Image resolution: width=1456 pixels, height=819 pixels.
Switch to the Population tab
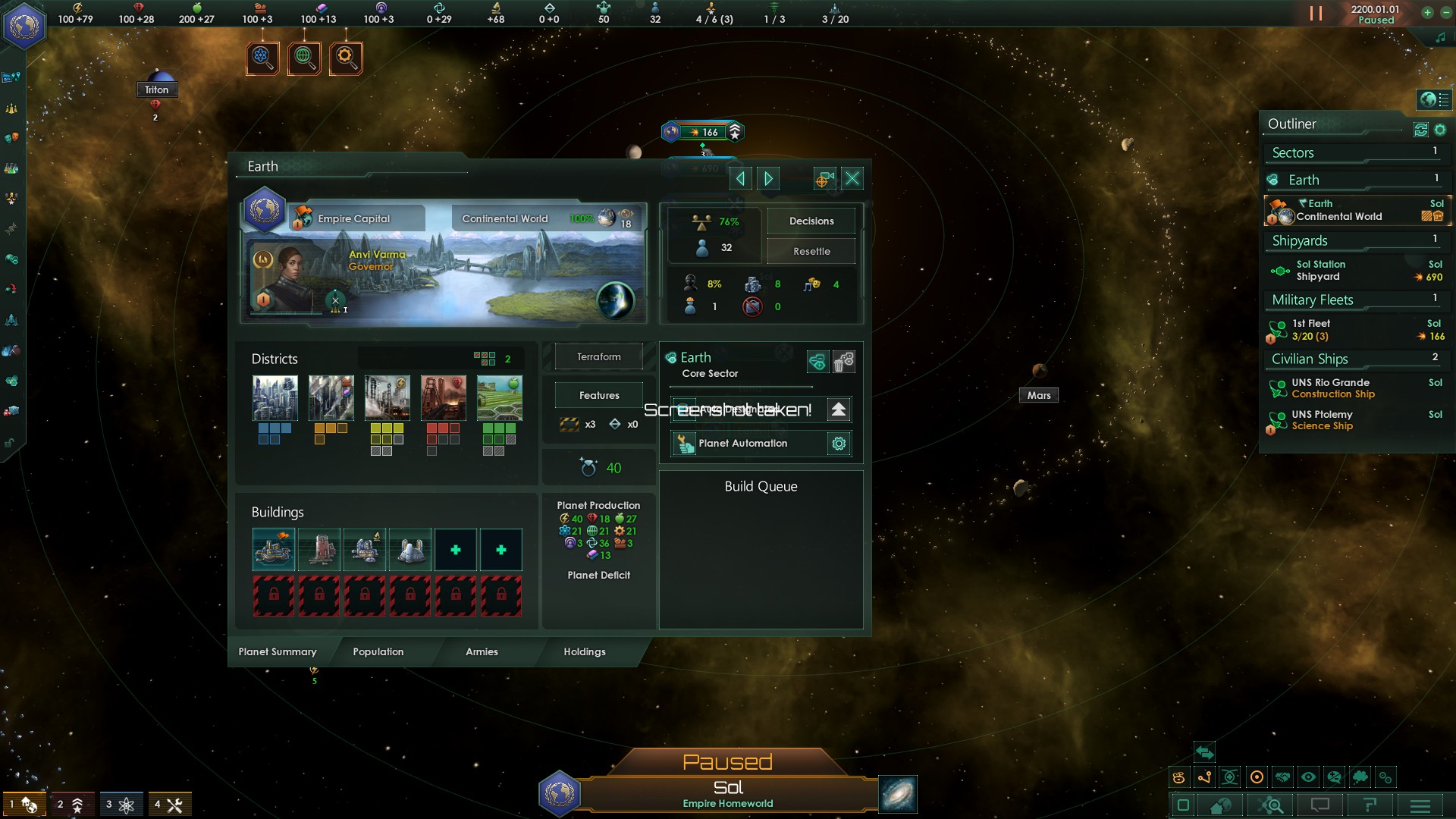pyautogui.click(x=377, y=652)
